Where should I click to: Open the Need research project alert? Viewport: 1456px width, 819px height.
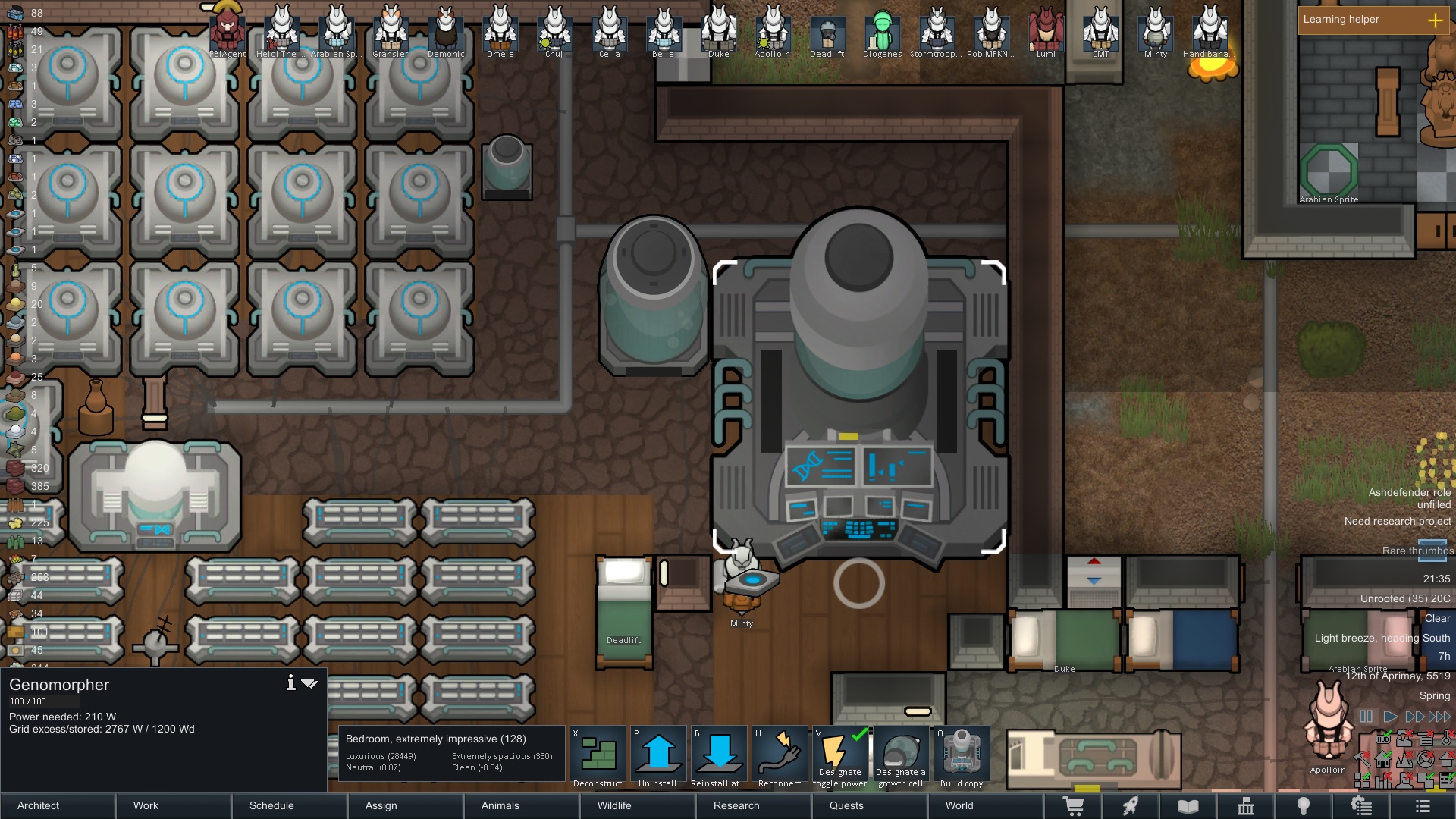click(x=1397, y=521)
